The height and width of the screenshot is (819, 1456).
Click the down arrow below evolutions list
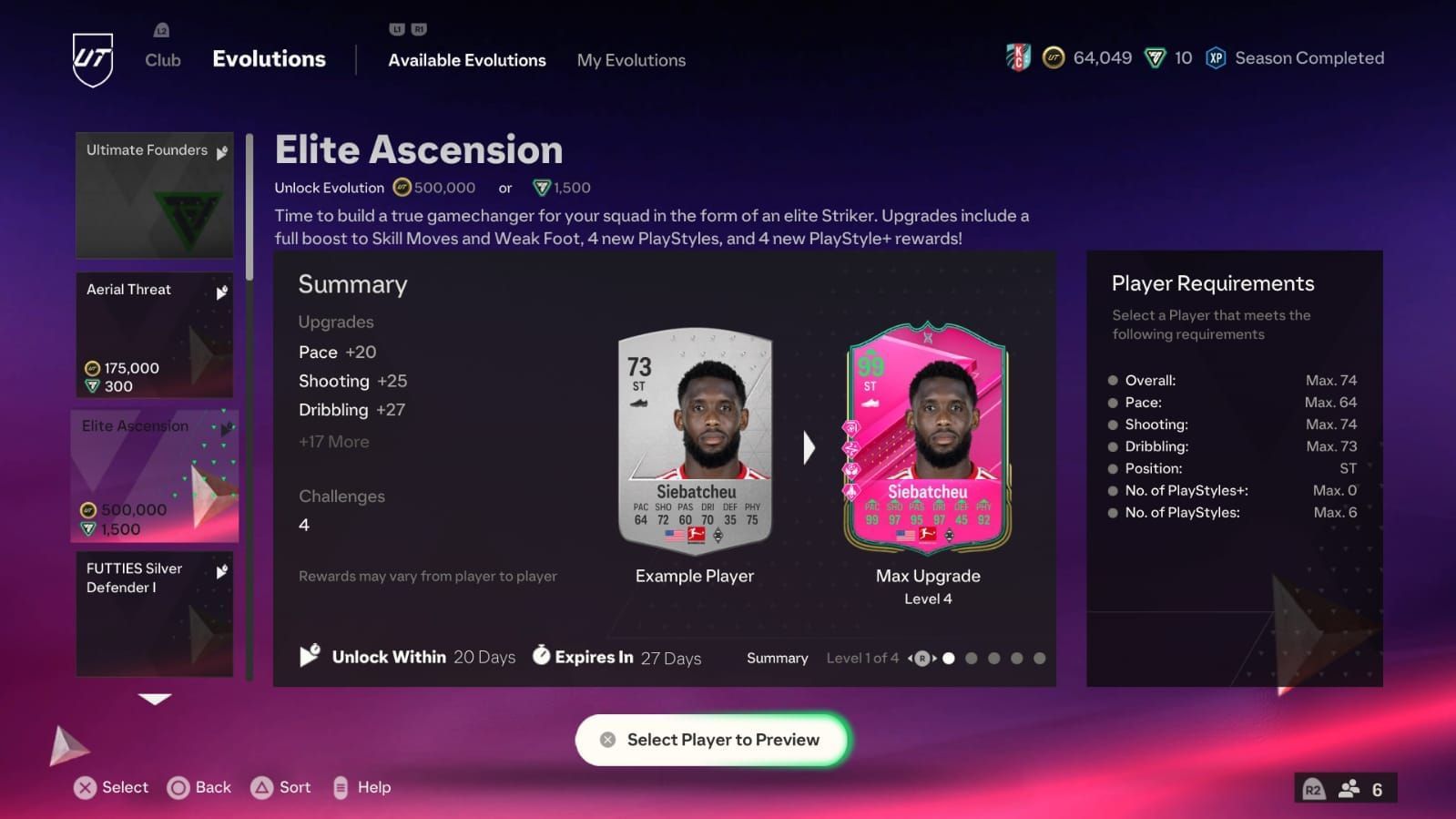coord(154,700)
